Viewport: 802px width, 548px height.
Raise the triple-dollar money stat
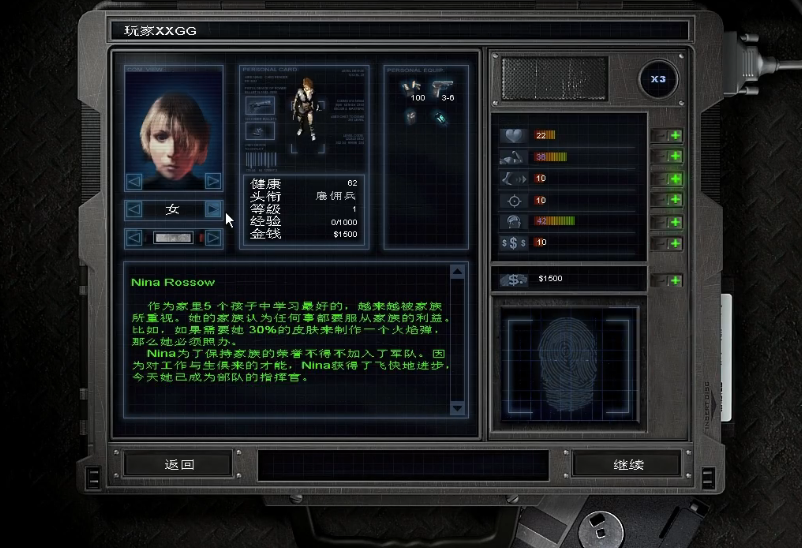[x=675, y=243]
